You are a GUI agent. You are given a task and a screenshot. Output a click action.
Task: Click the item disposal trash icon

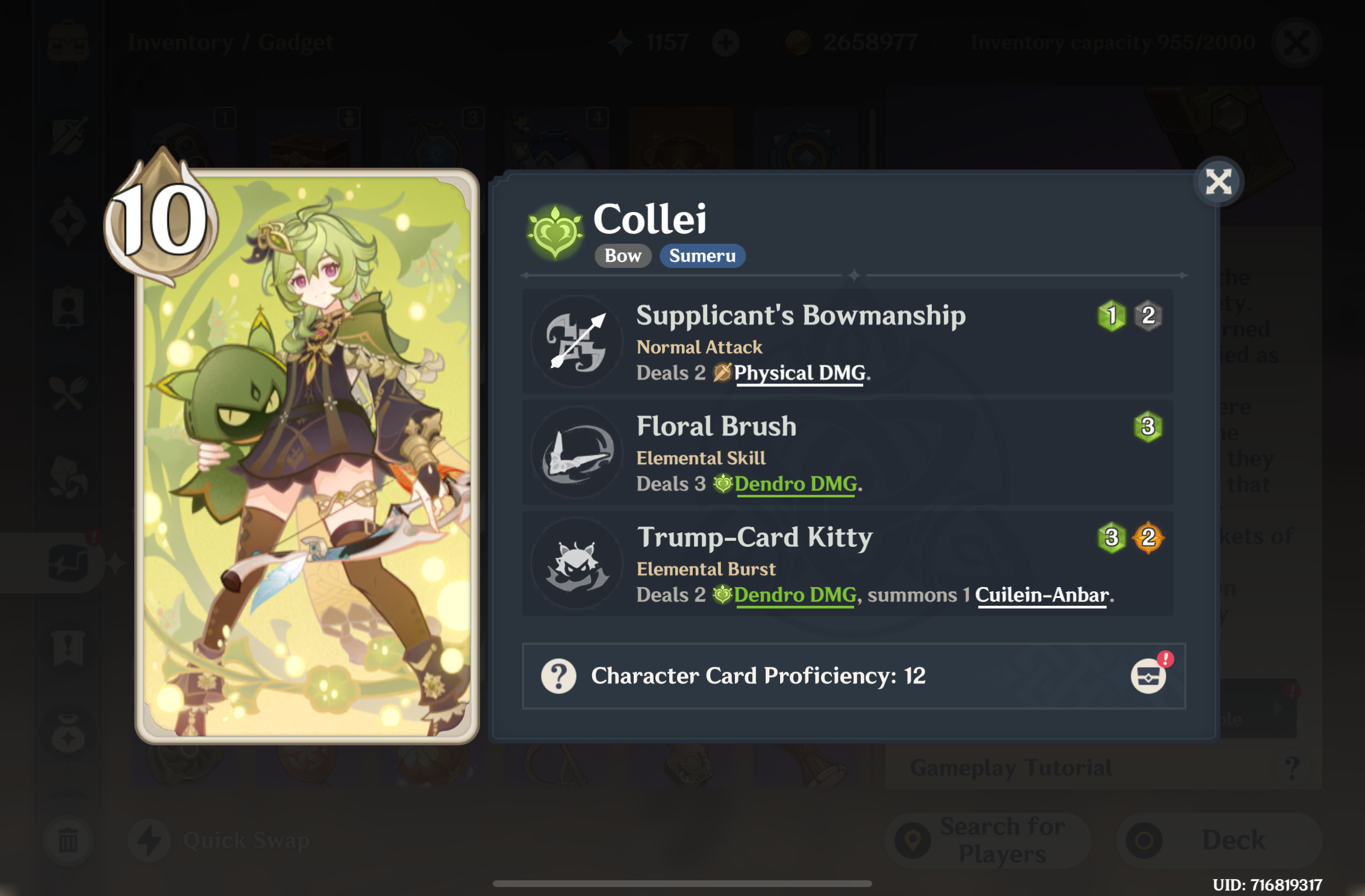pos(69,840)
